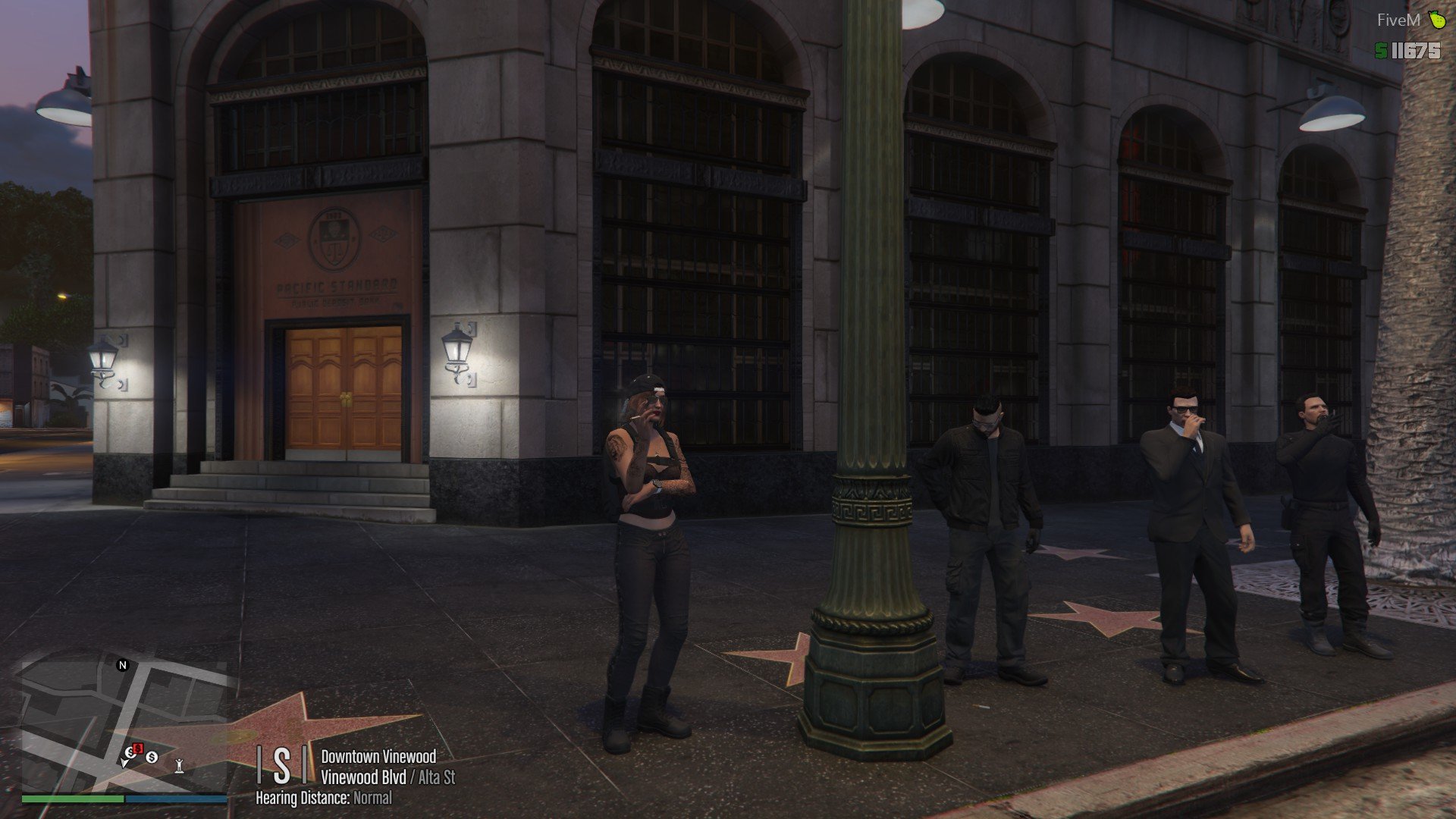The image size is (1456, 819).
Task: Select the white figure blip on the minimap
Action: pyautogui.click(x=179, y=764)
